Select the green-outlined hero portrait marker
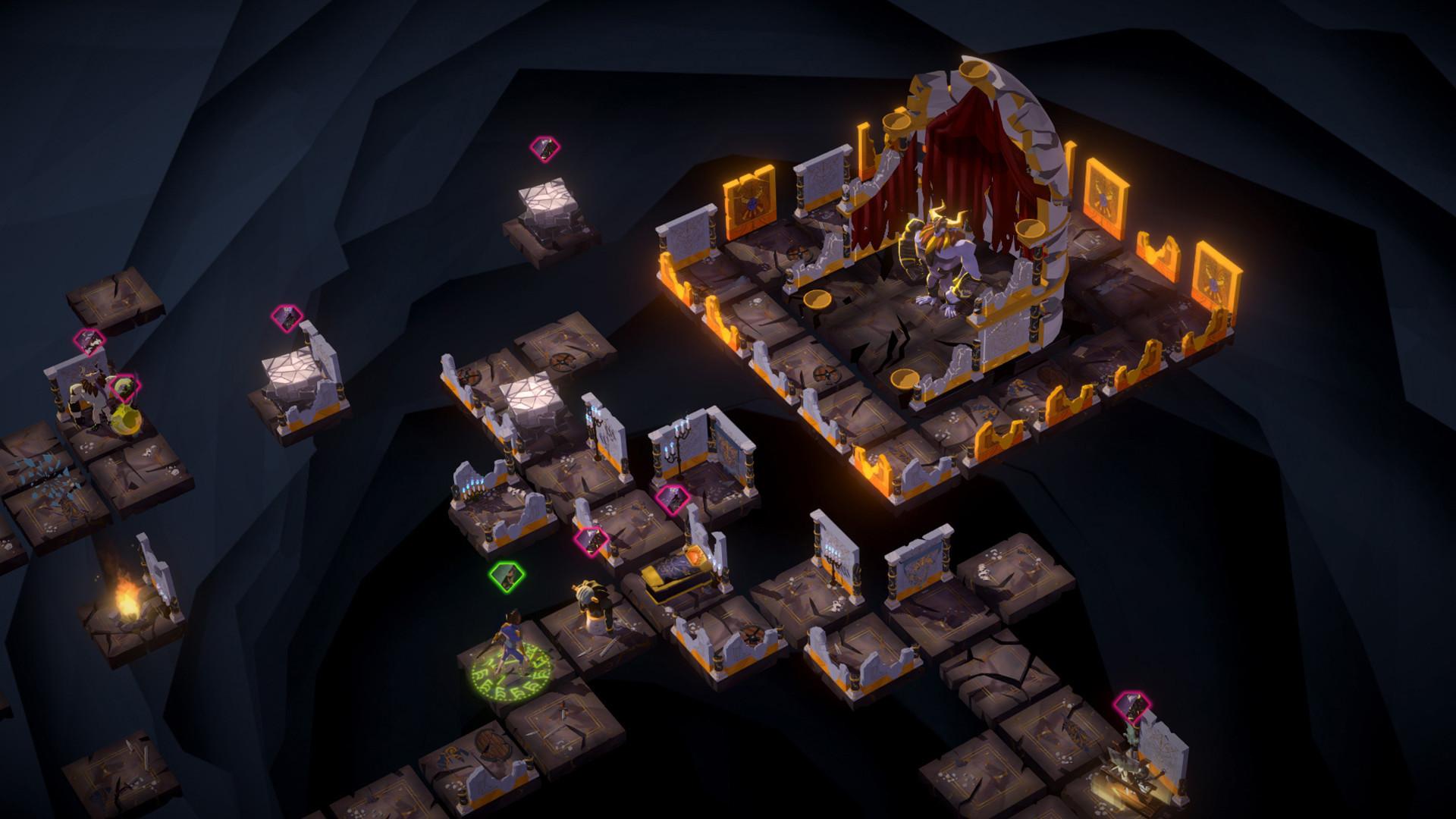Image resolution: width=1456 pixels, height=819 pixels. click(507, 576)
